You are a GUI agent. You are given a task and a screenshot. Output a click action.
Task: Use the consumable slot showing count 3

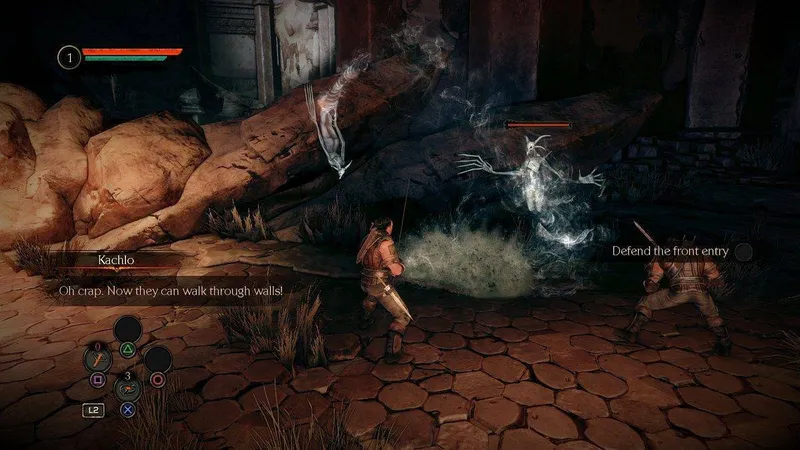pos(128,387)
